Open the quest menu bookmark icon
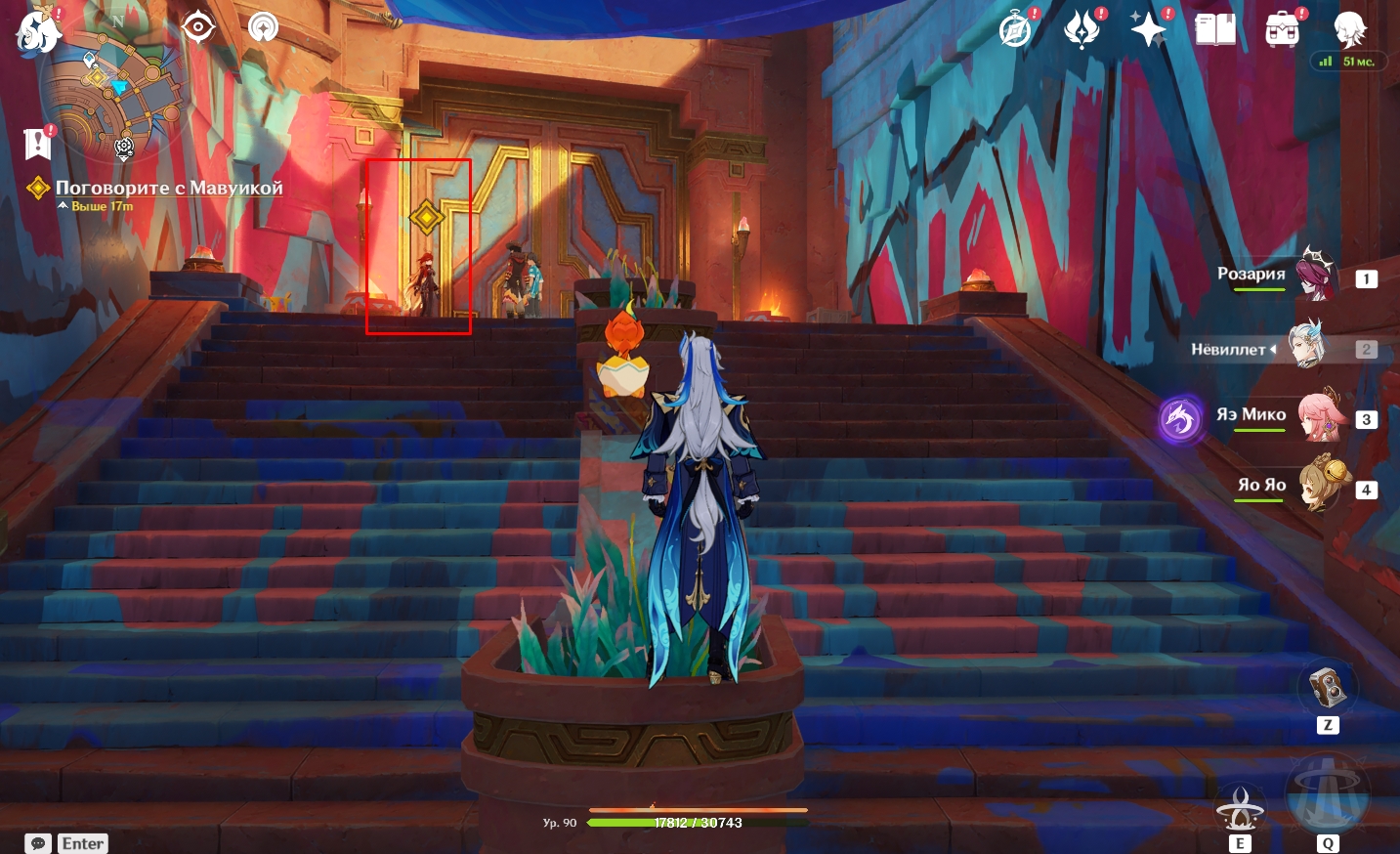 click(x=37, y=144)
